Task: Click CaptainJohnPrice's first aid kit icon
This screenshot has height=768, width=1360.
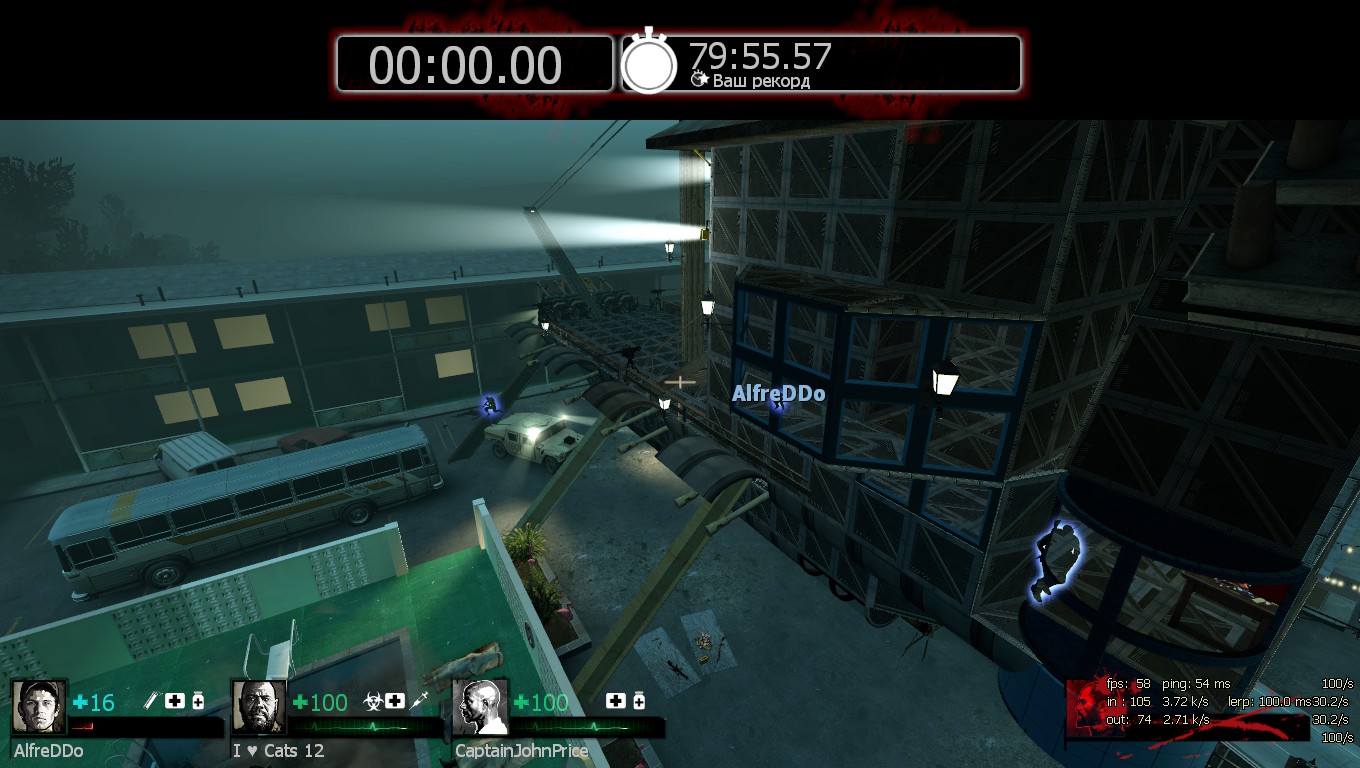Action: pyautogui.click(x=616, y=701)
